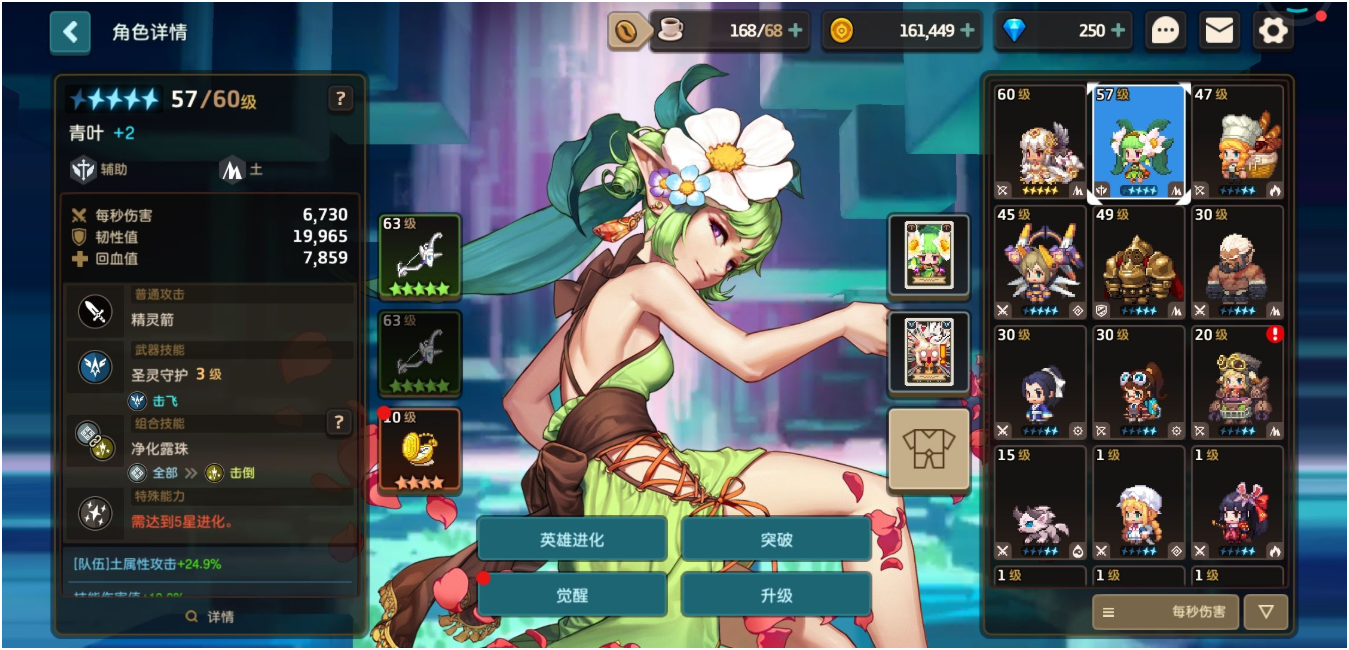
Task: Open the 每秒伤害 sort dropdown
Action: tap(1165, 612)
